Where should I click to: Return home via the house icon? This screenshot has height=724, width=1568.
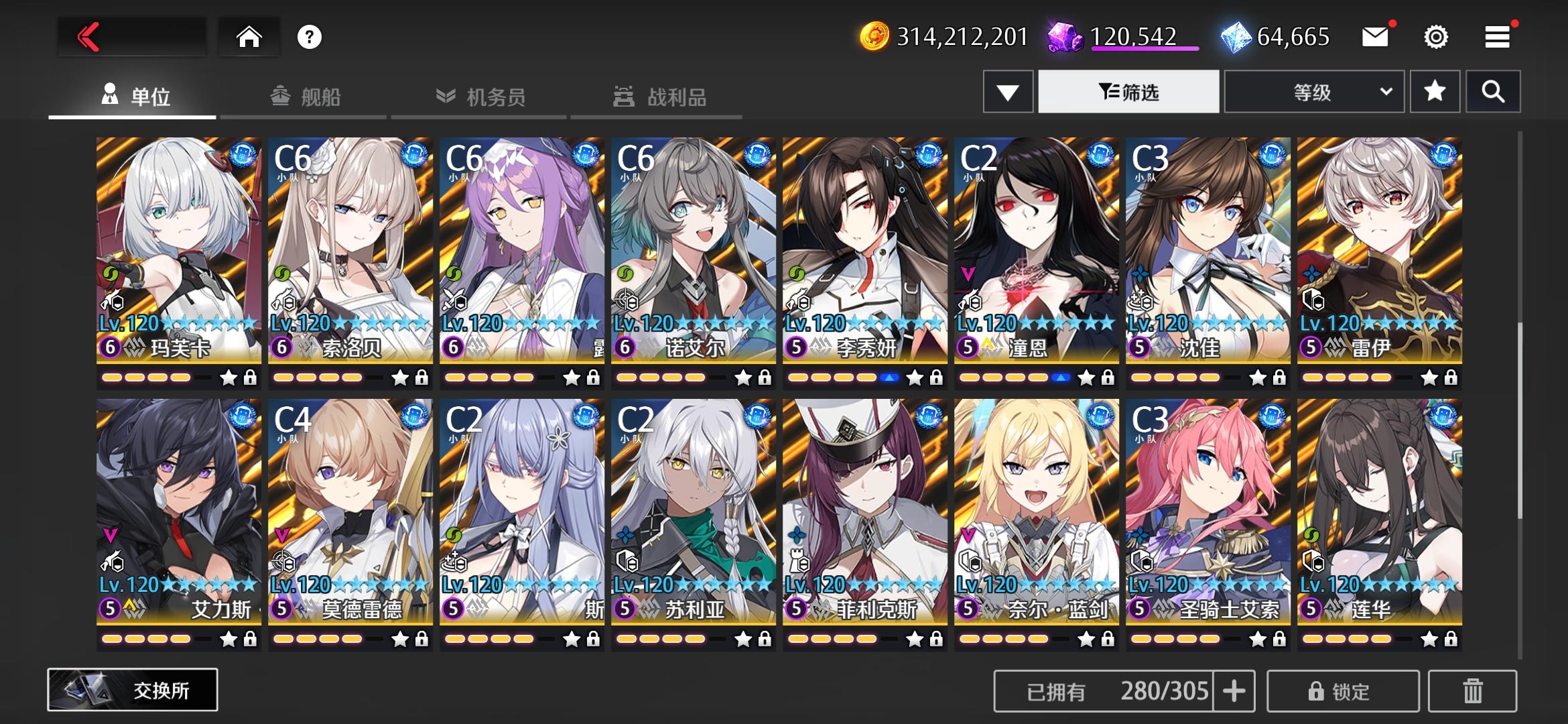pyautogui.click(x=249, y=38)
